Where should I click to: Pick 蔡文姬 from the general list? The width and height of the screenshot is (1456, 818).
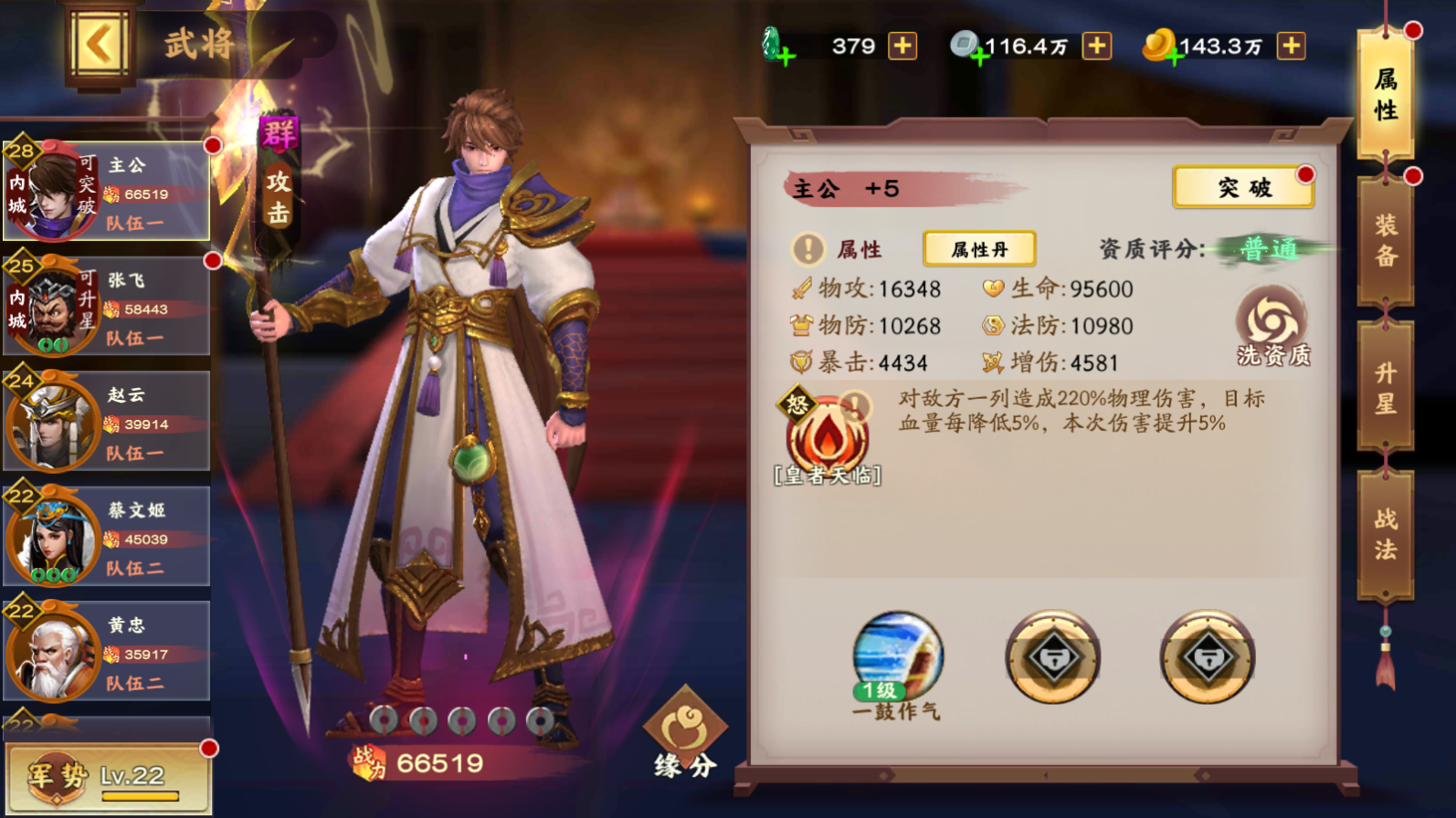(107, 537)
